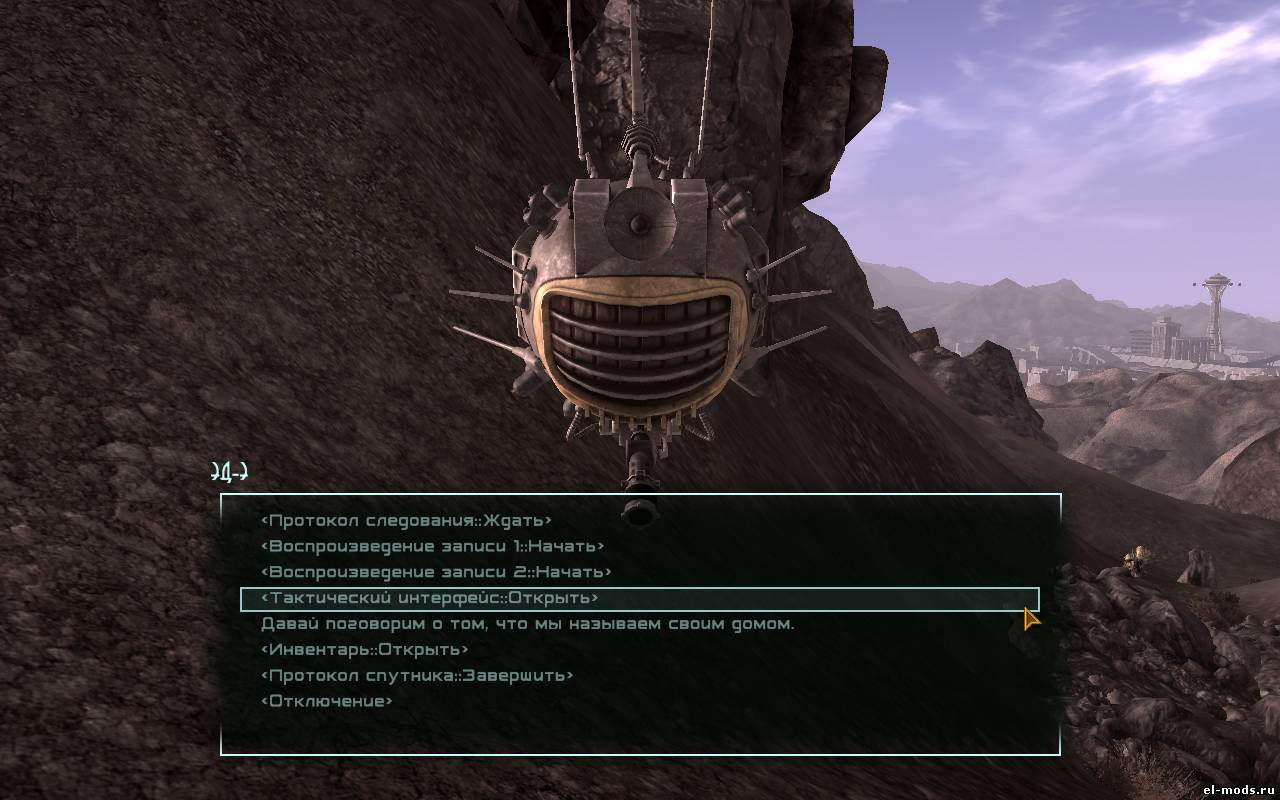
Task: Pick «Воспроизведение записи 2::Начать» reply
Action: (x=435, y=573)
